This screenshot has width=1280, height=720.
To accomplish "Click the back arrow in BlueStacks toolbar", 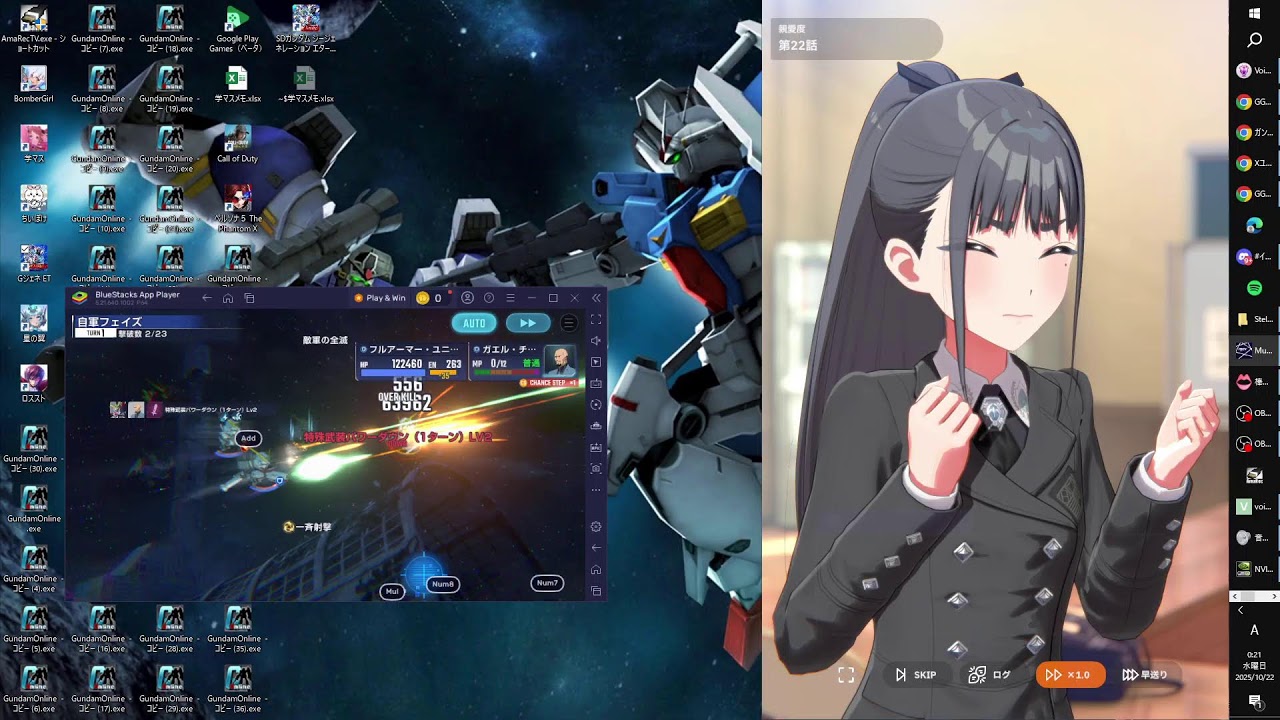I will 206,297.
